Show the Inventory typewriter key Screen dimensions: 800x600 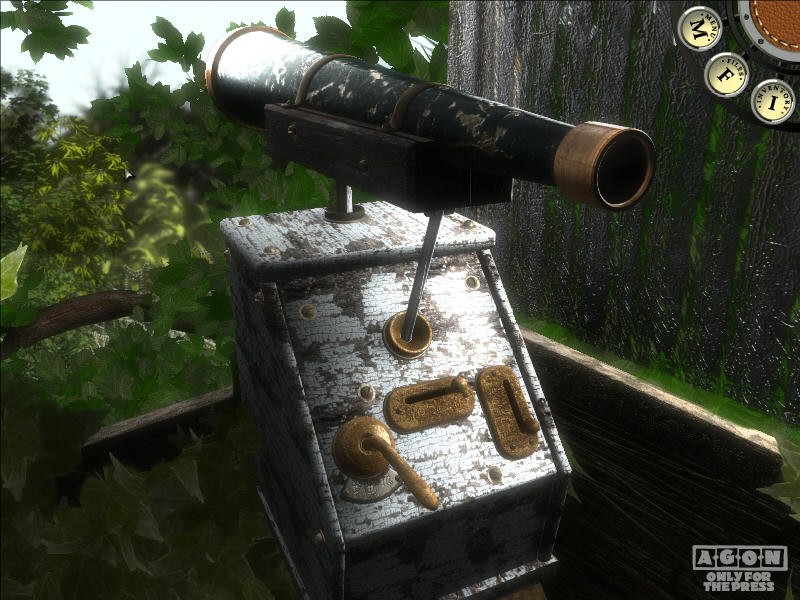coord(772,101)
